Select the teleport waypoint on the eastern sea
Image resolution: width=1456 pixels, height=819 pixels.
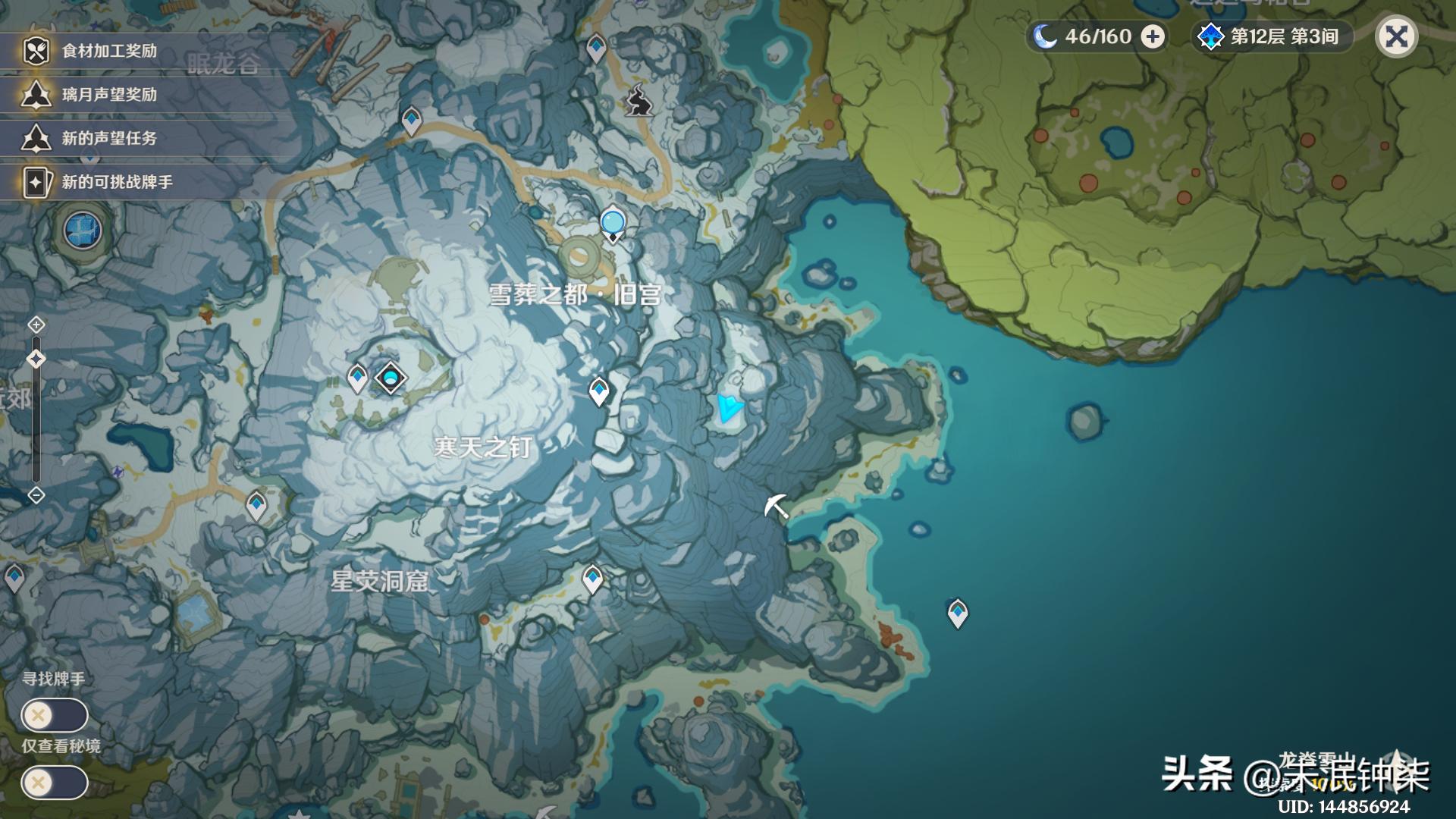click(x=958, y=612)
